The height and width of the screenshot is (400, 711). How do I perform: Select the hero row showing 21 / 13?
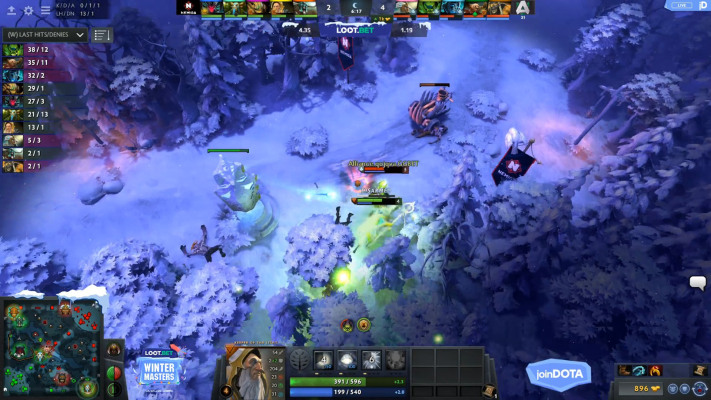click(x=30, y=114)
